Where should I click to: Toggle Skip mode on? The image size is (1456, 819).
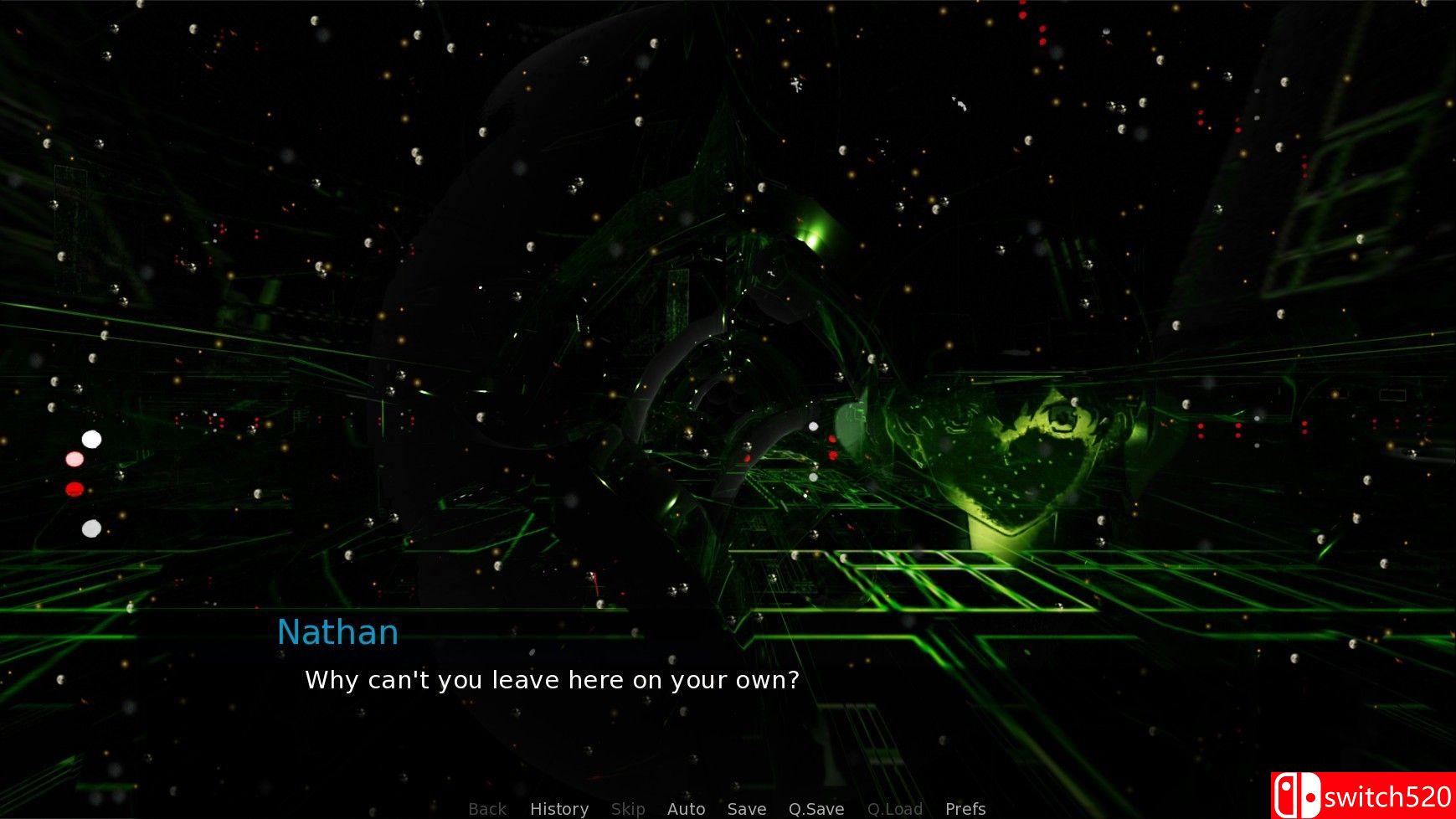tap(627, 808)
